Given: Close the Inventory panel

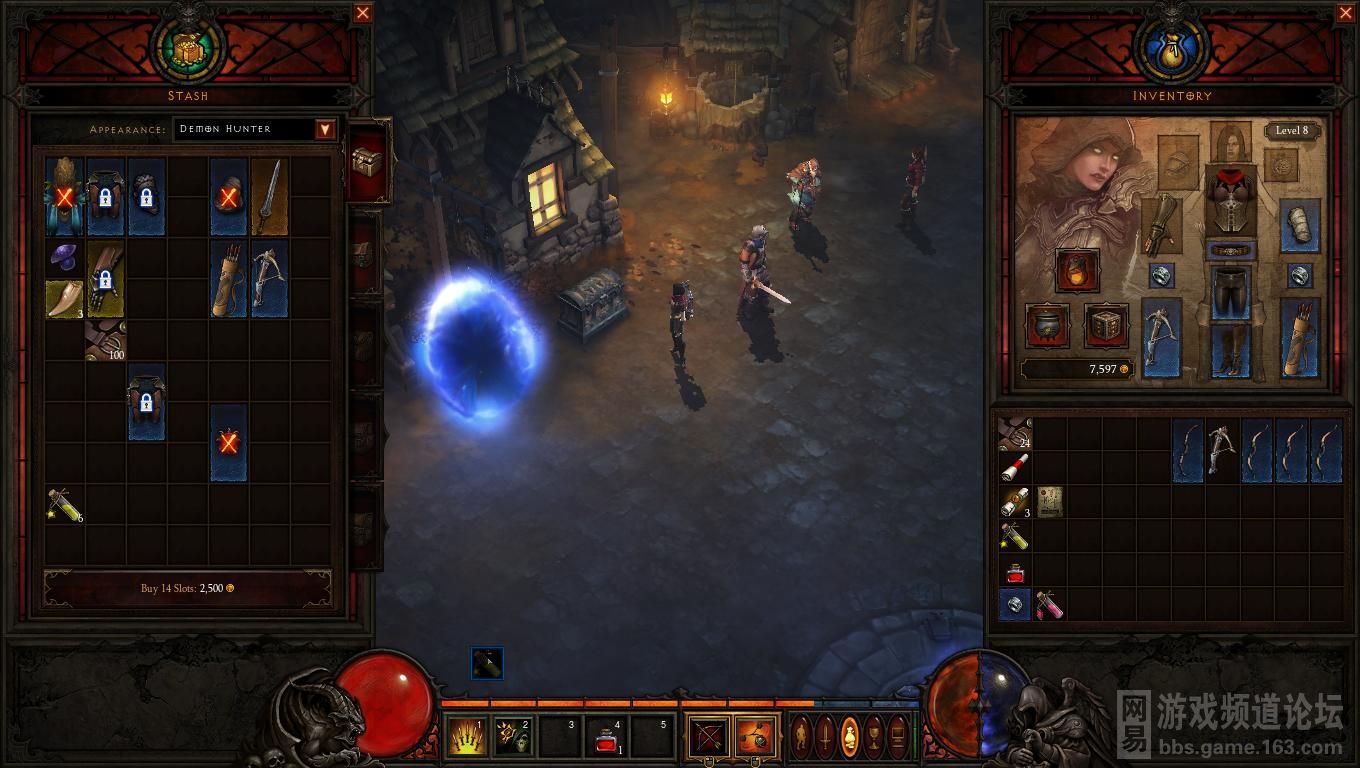Looking at the screenshot, I should [x=1345, y=13].
